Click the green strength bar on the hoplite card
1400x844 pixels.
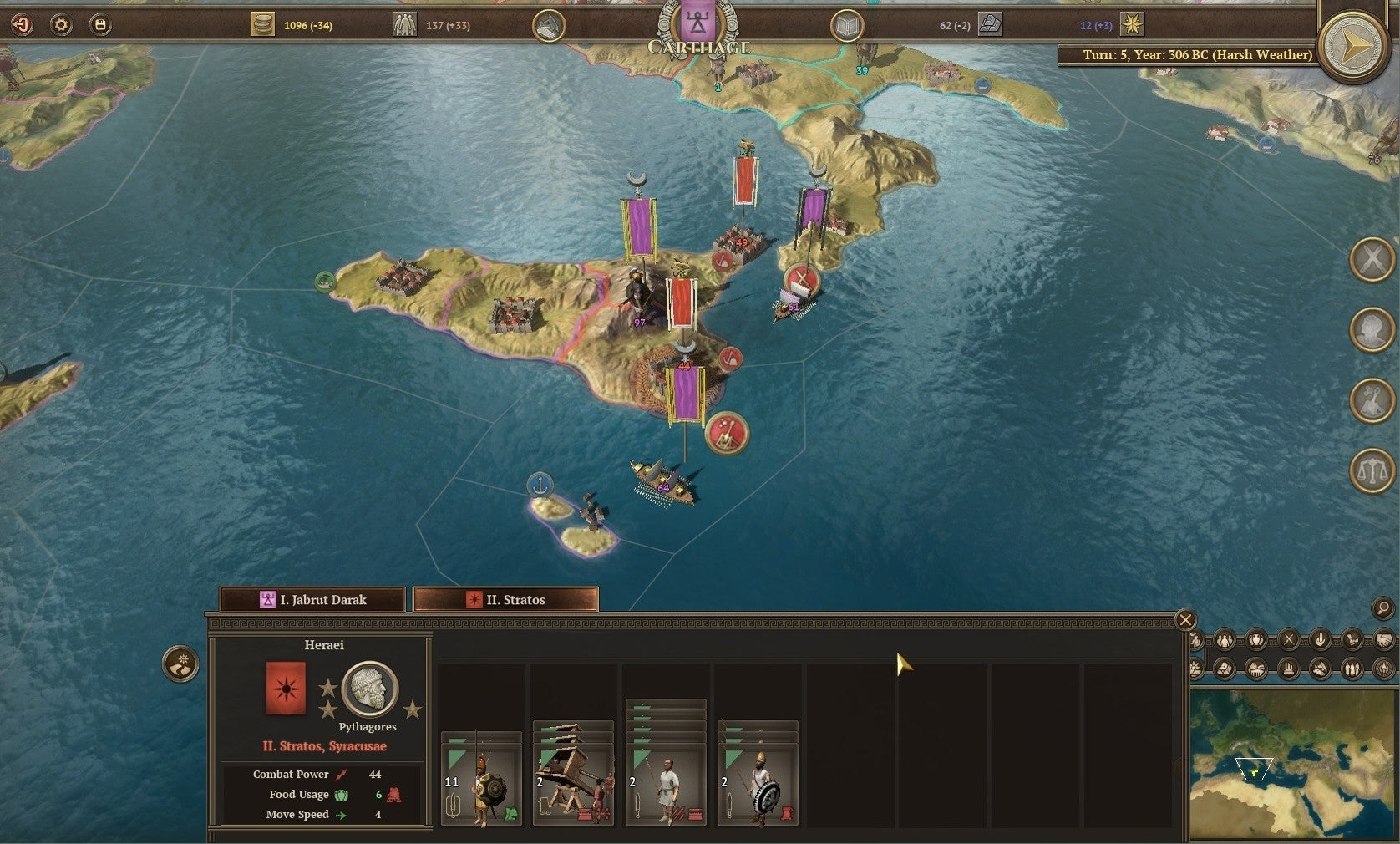pyautogui.click(x=457, y=740)
